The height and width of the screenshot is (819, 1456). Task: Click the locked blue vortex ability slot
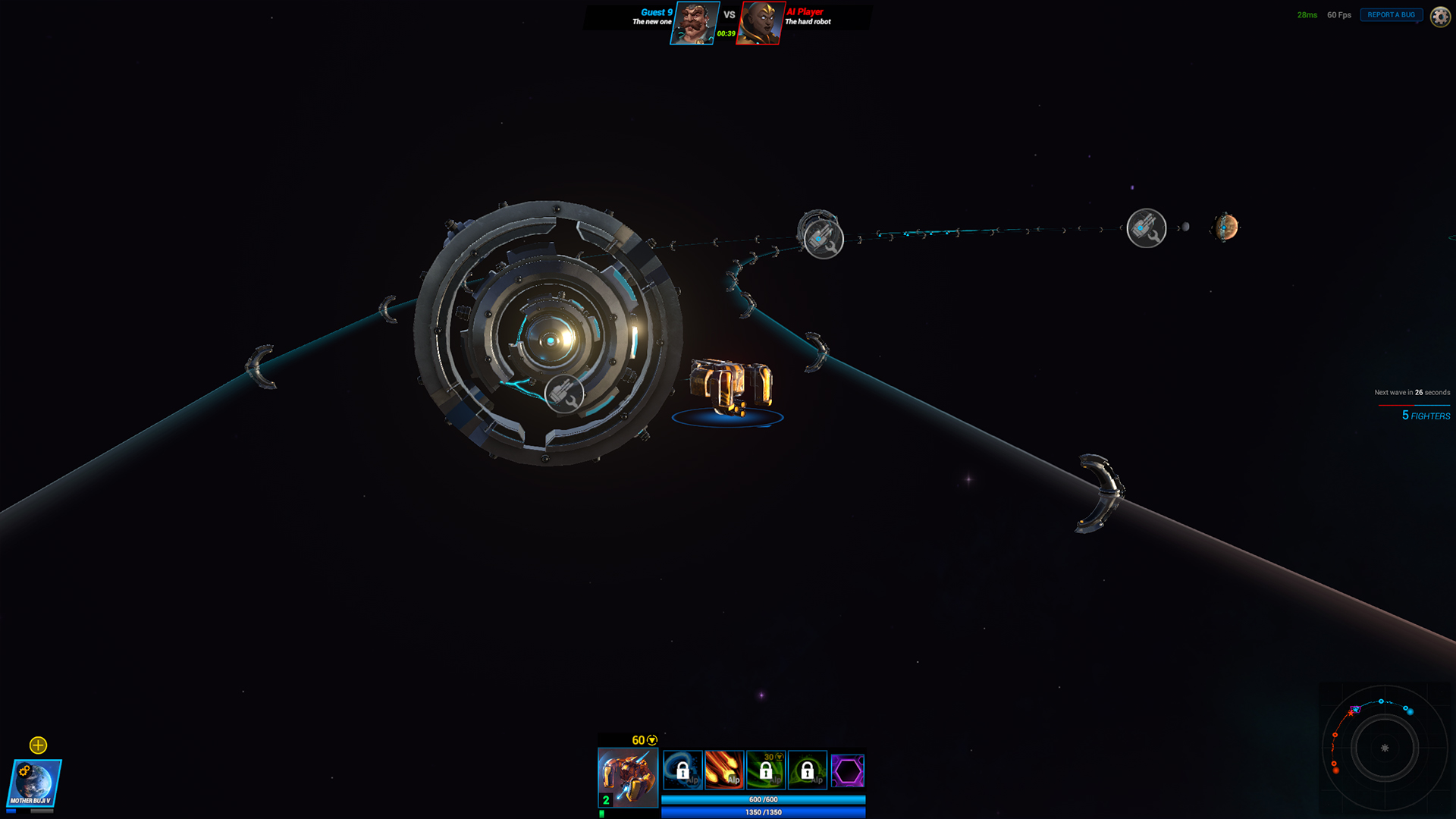click(x=682, y=769)
